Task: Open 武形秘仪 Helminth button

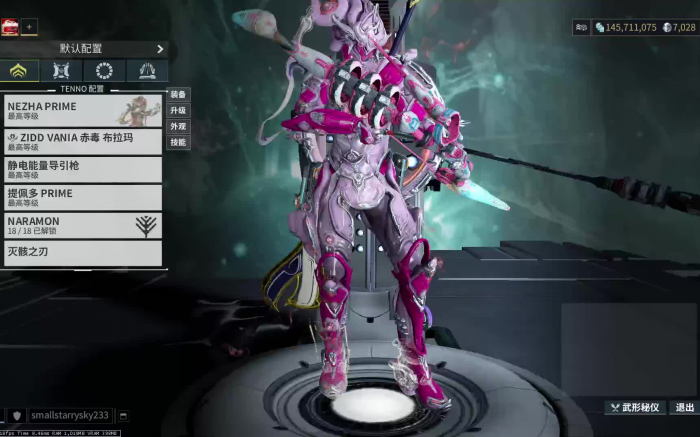Action: pyautogui.click(x=635, y=407)
